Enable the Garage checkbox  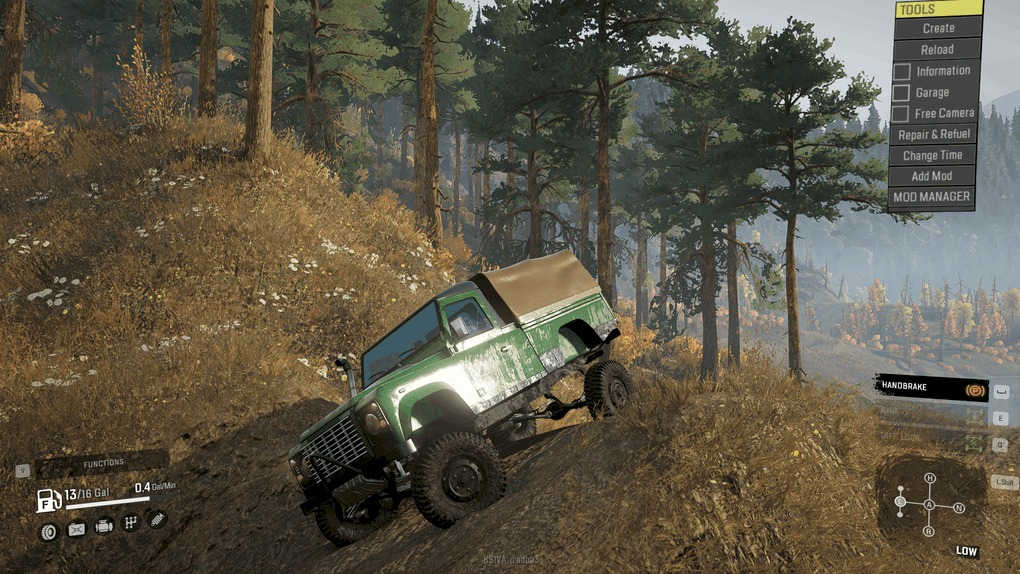(902, 92)
